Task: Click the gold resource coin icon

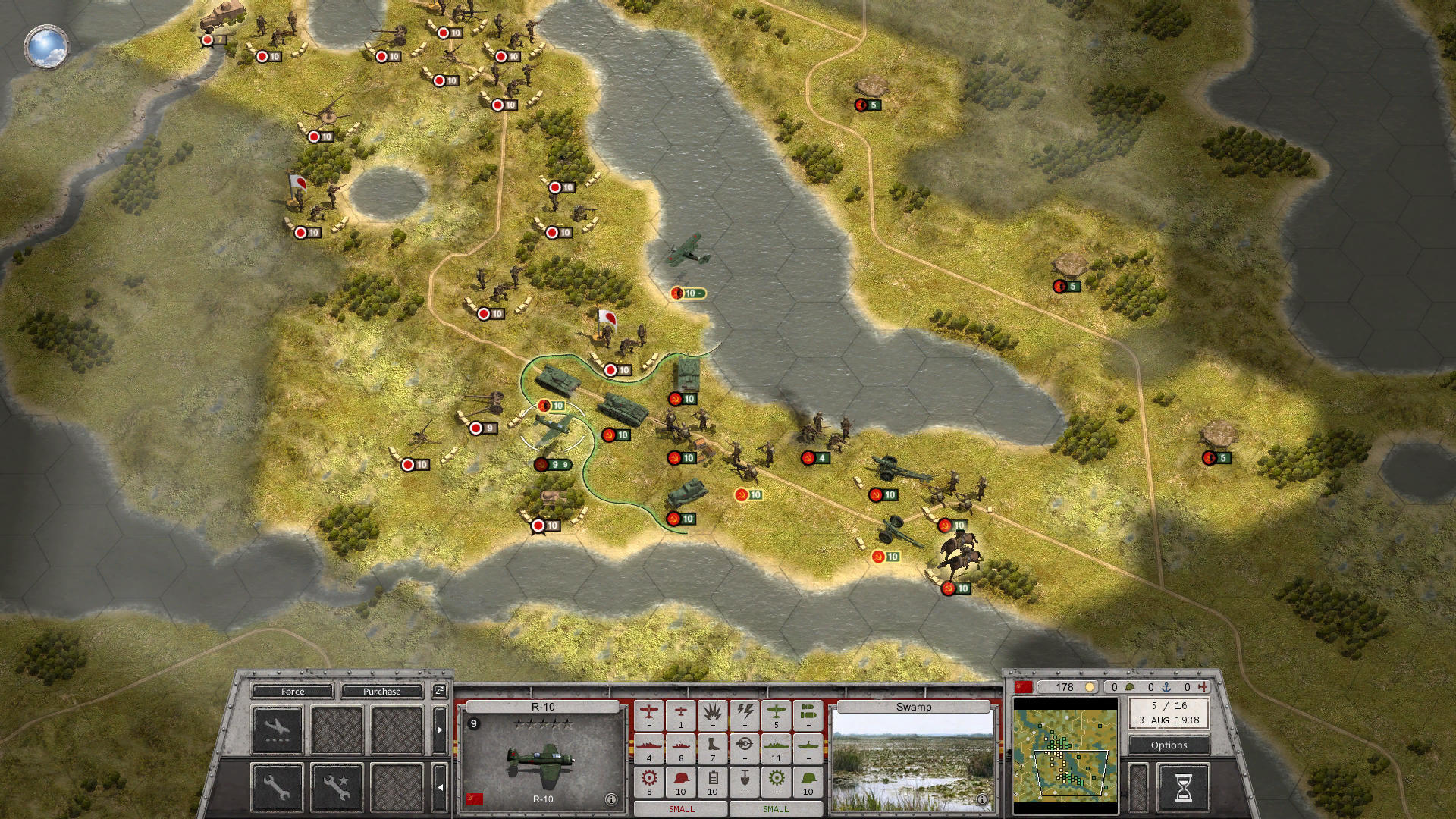Action: (1090, 688)
